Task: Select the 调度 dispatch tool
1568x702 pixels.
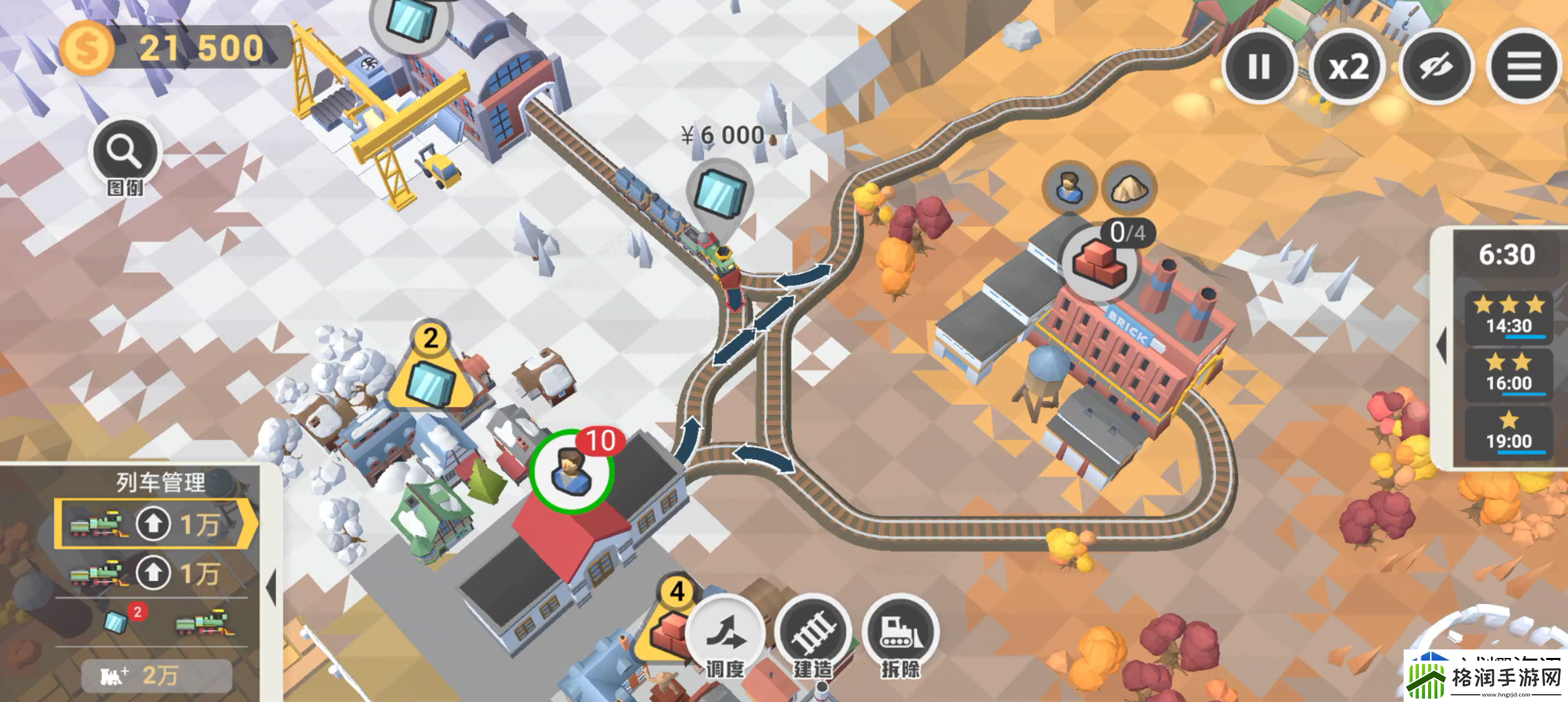Action: click(725, 634)
